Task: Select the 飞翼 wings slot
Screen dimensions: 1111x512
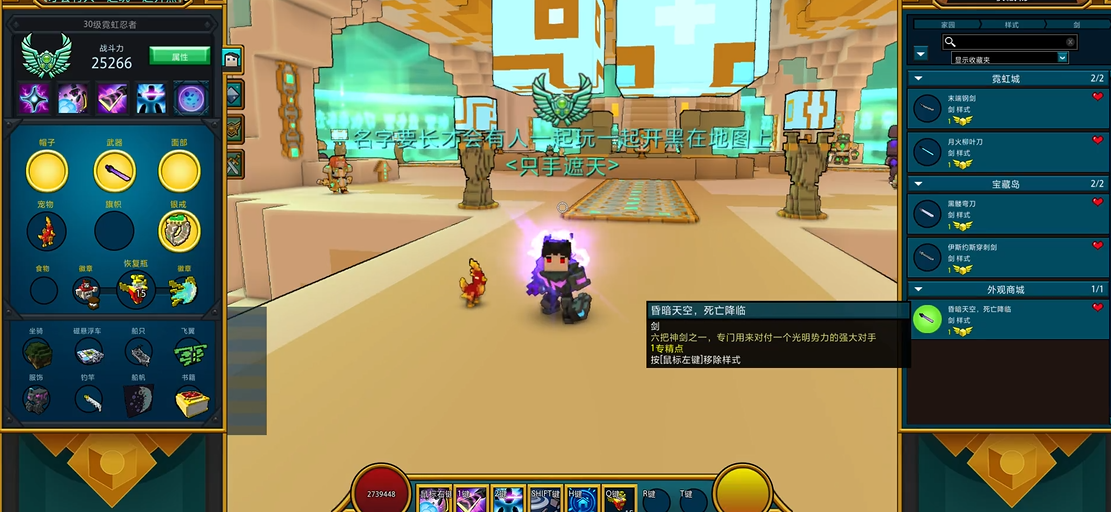Action: (x=190, y=351)
